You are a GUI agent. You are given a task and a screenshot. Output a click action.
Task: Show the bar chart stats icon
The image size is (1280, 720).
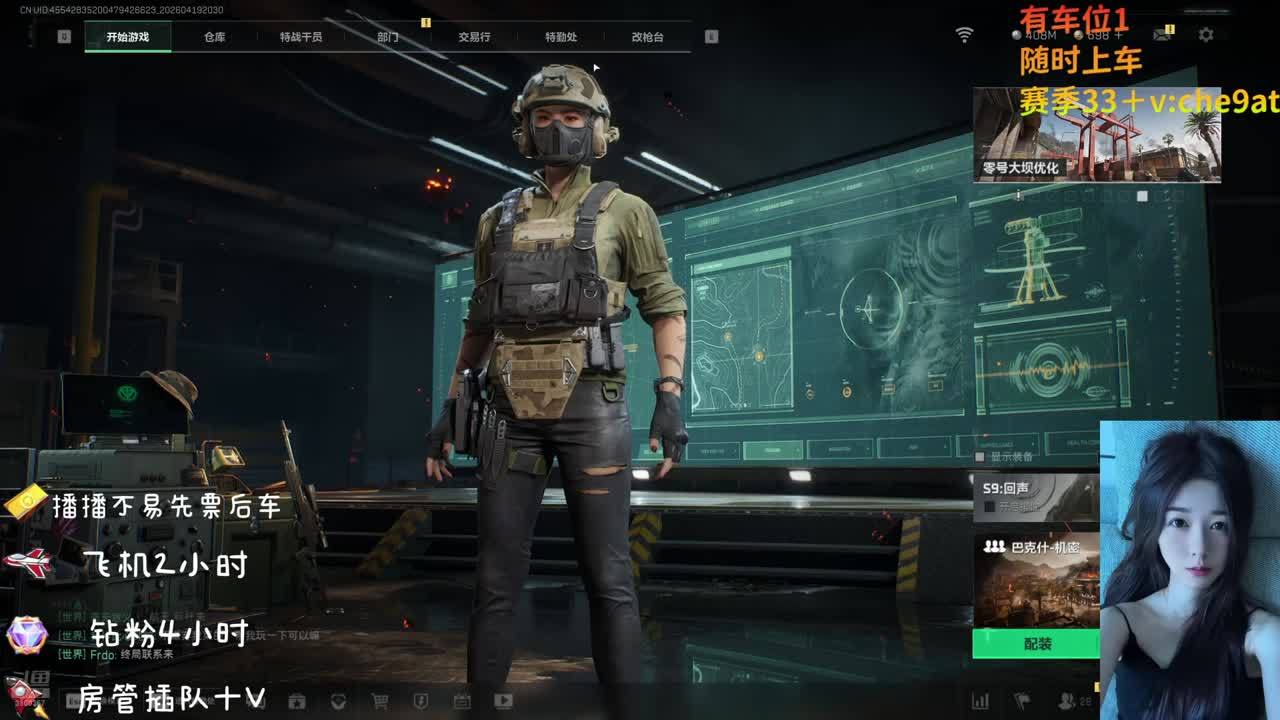980,701
